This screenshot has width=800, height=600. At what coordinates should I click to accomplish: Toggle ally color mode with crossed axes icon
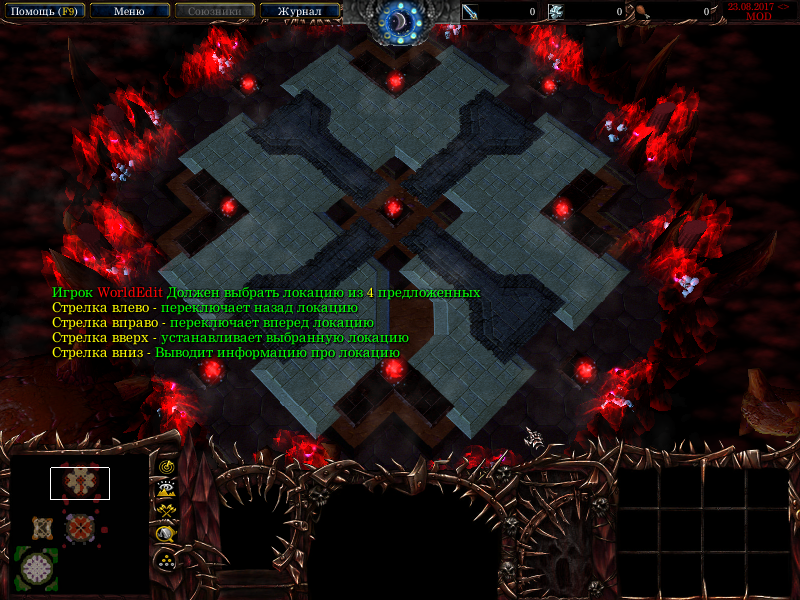pyautogui.click(x=165, y=511)
